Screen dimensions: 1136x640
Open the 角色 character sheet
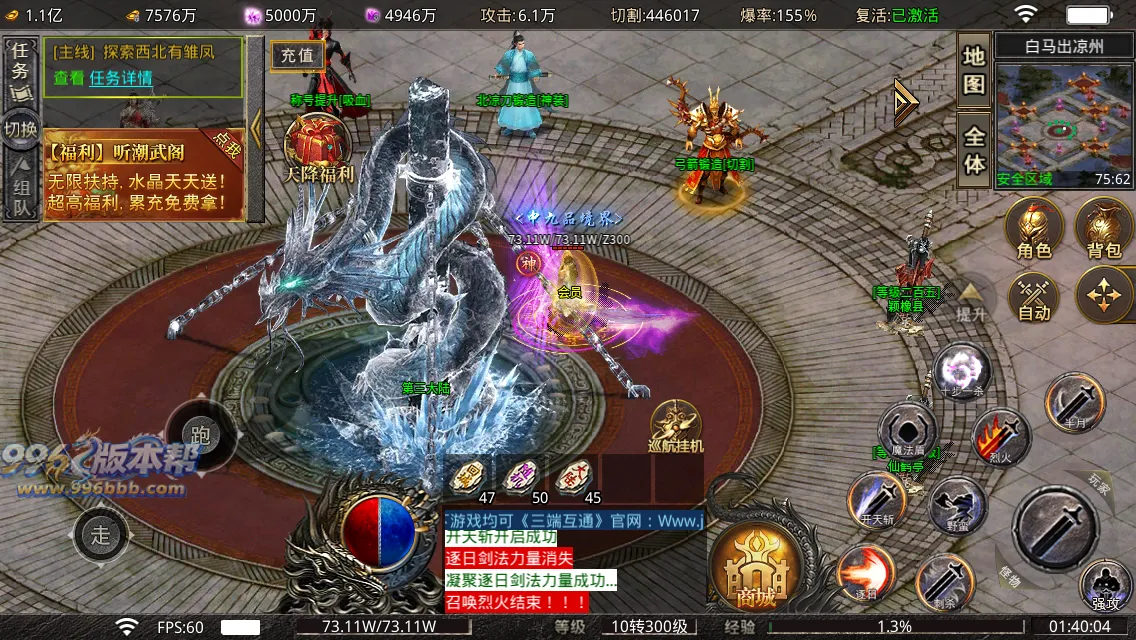pos(1033,227)
